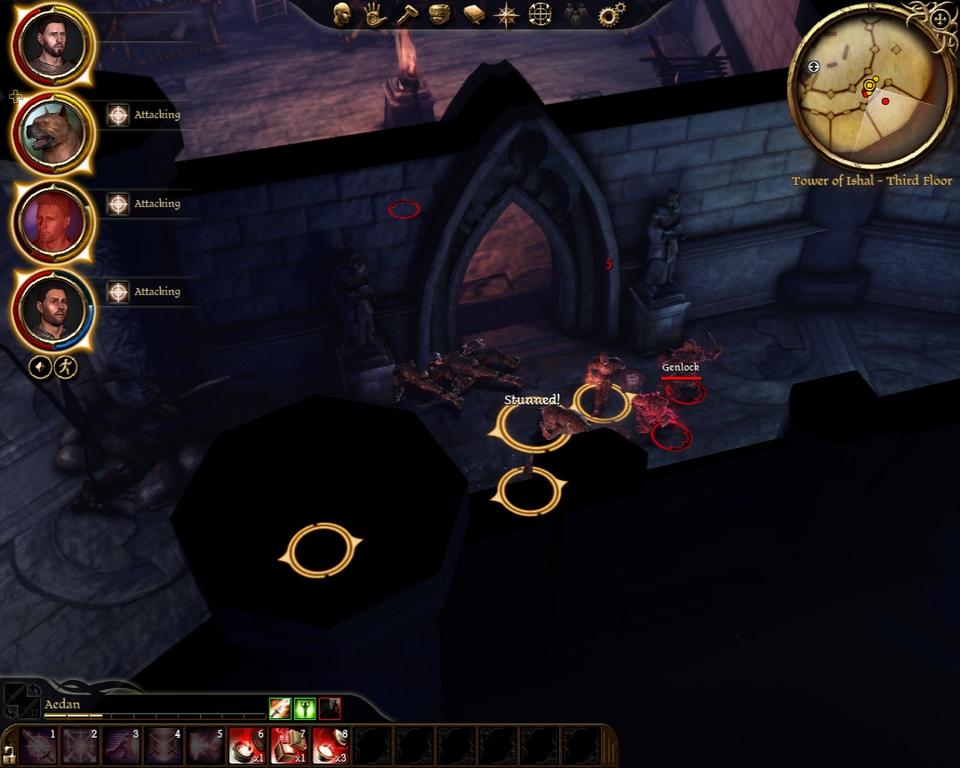Open the journal book icon

point(473,15)
